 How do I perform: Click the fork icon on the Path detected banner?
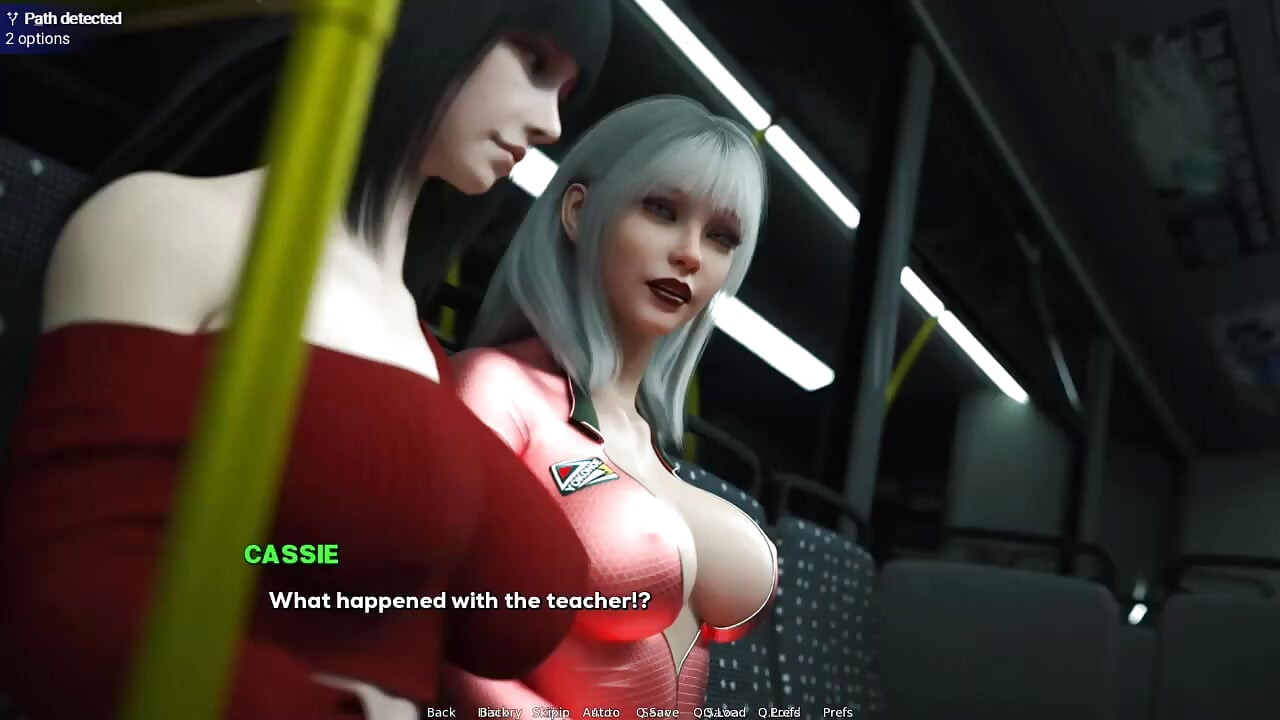pos(12,18)
